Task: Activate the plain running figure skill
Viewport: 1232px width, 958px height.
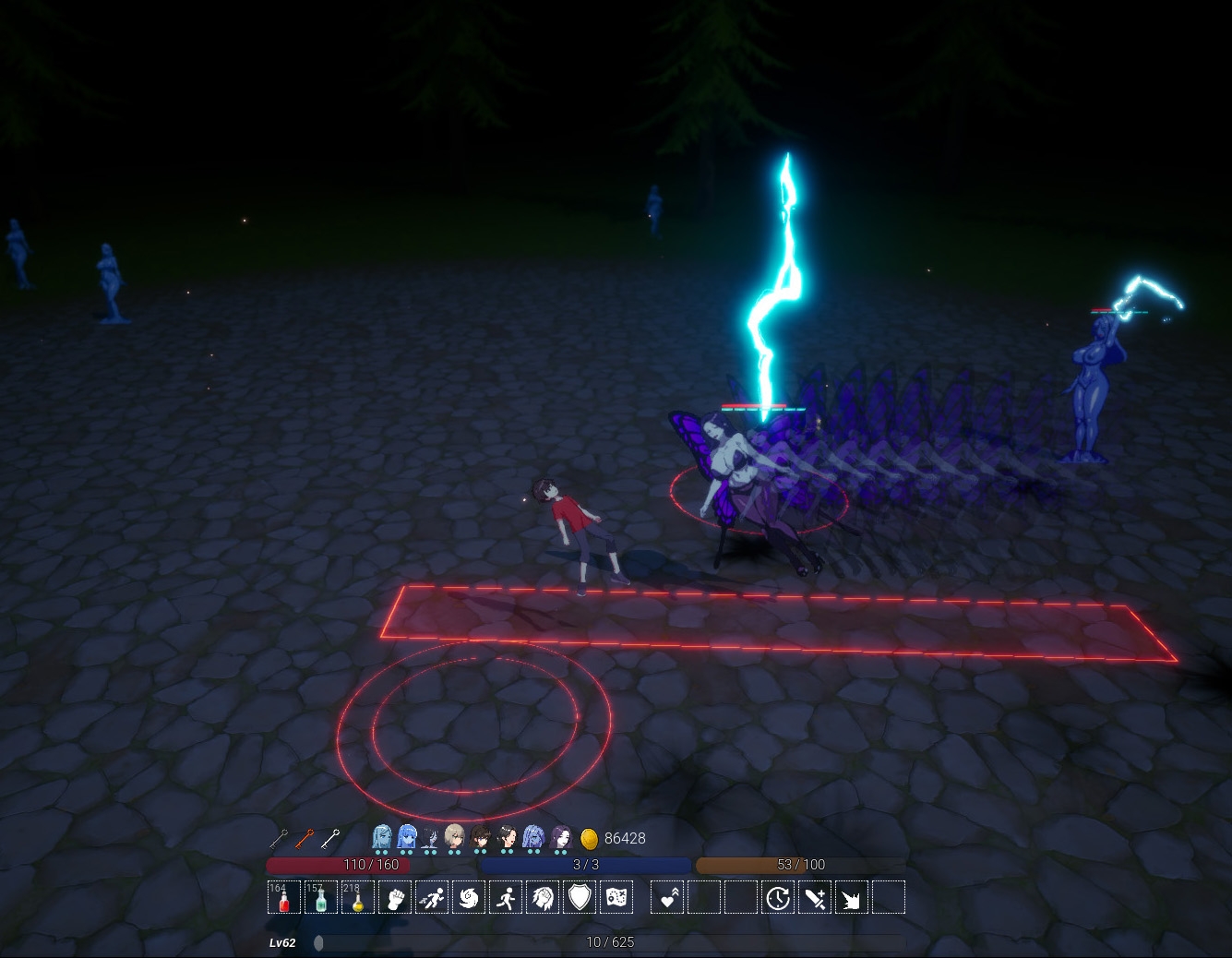Action: pyautogui.click(x=506, y=897)
